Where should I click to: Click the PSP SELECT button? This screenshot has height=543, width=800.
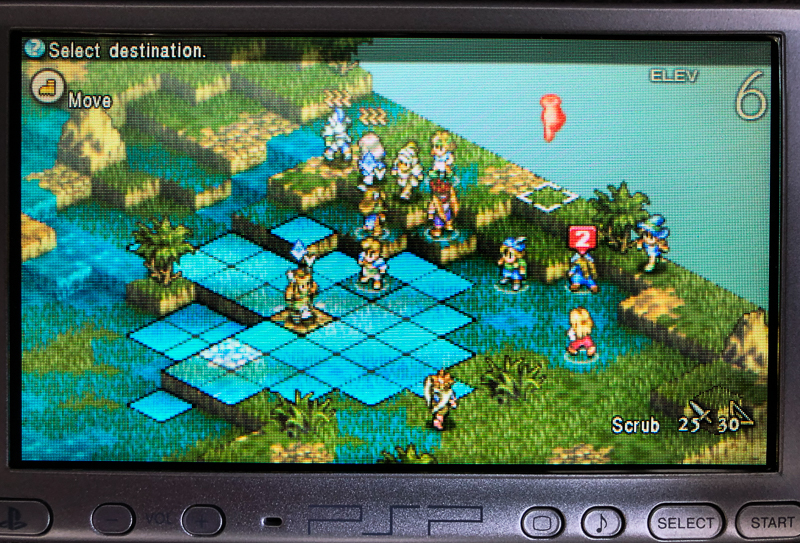pos(686,522)
